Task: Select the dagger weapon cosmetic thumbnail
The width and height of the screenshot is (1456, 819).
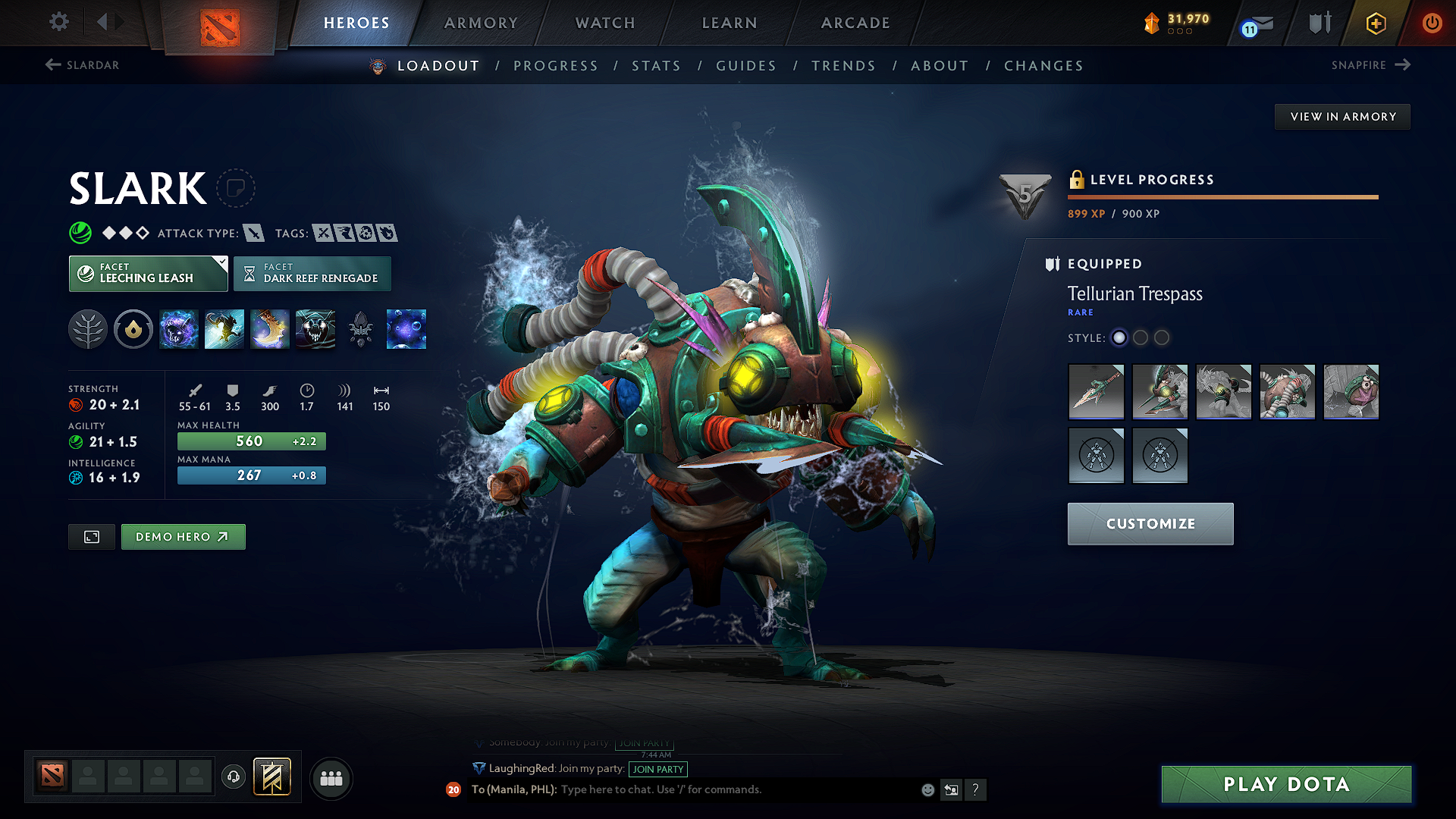Action: pyautogui.click(x=1096, y=392)
